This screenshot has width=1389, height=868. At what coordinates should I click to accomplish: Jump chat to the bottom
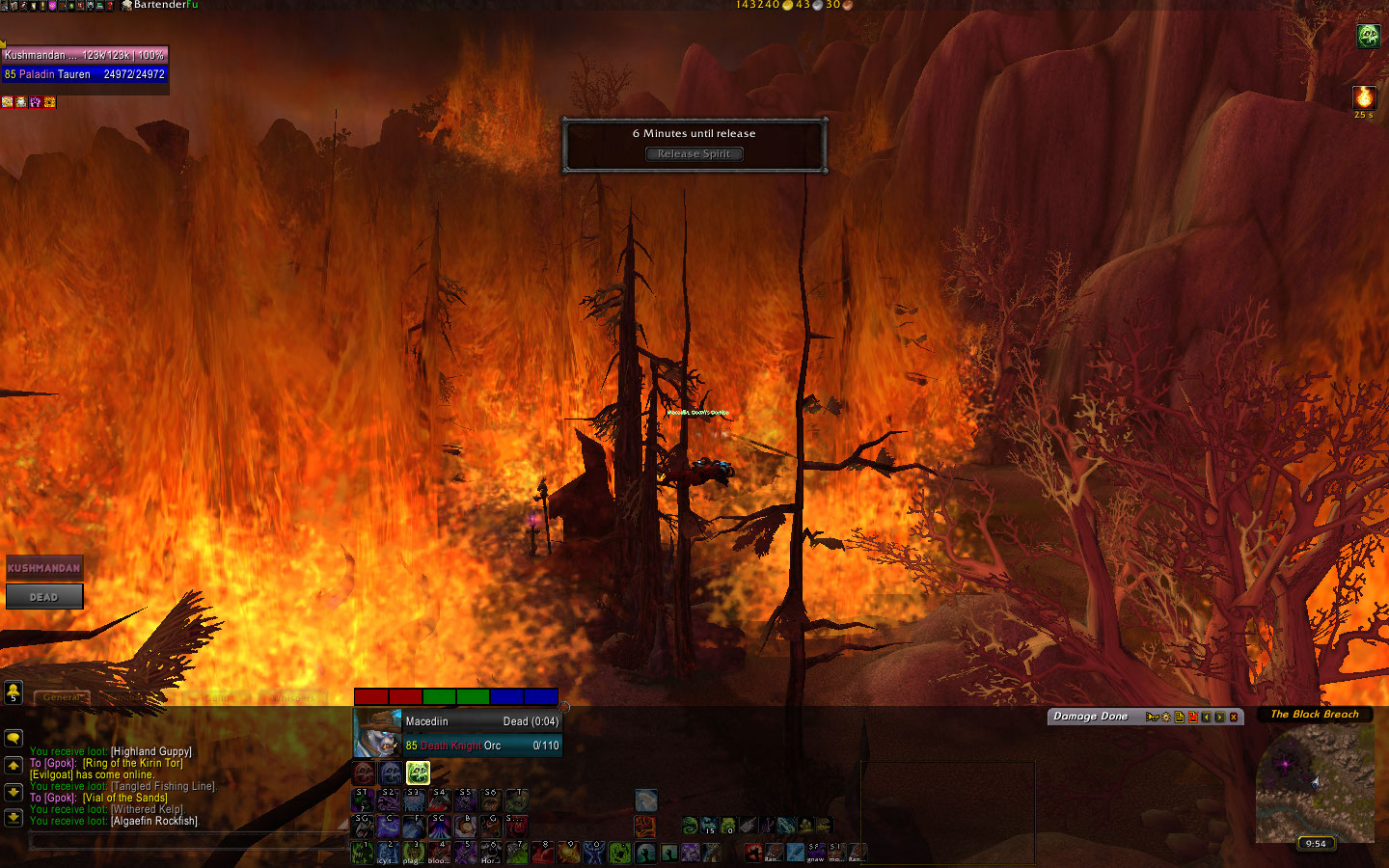[x=14, y=818]
